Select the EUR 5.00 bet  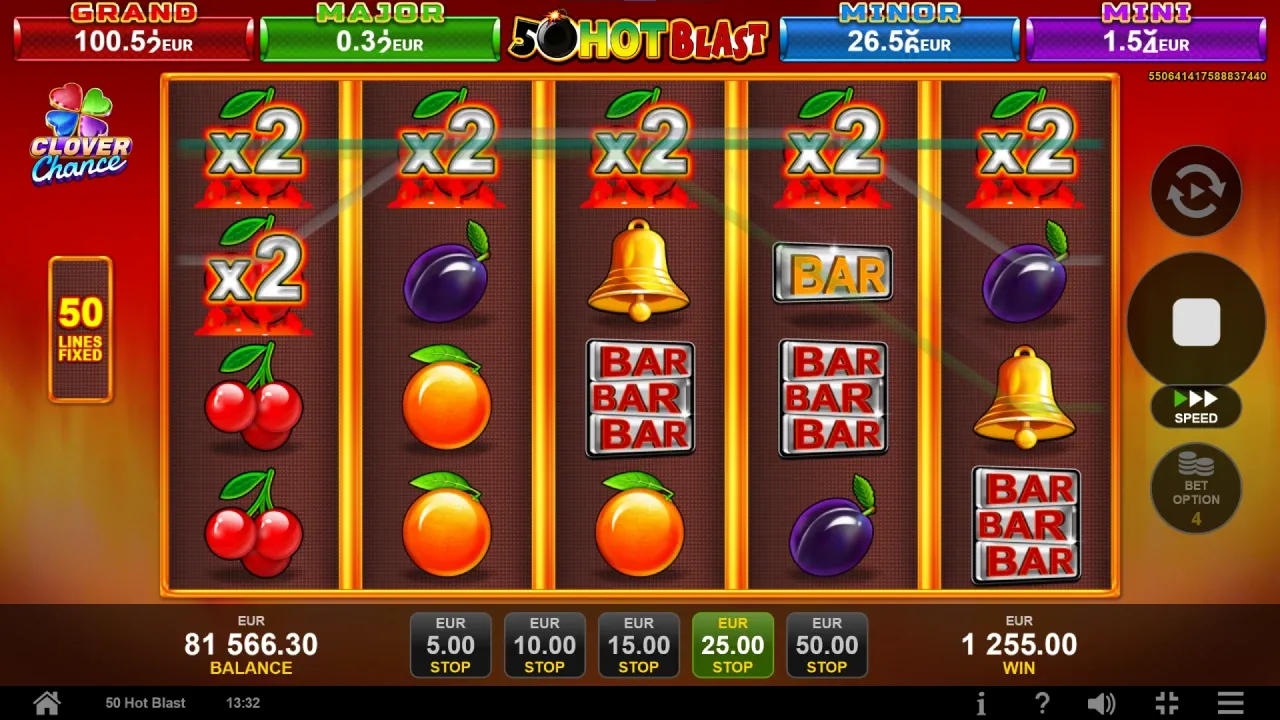[450, 645]
